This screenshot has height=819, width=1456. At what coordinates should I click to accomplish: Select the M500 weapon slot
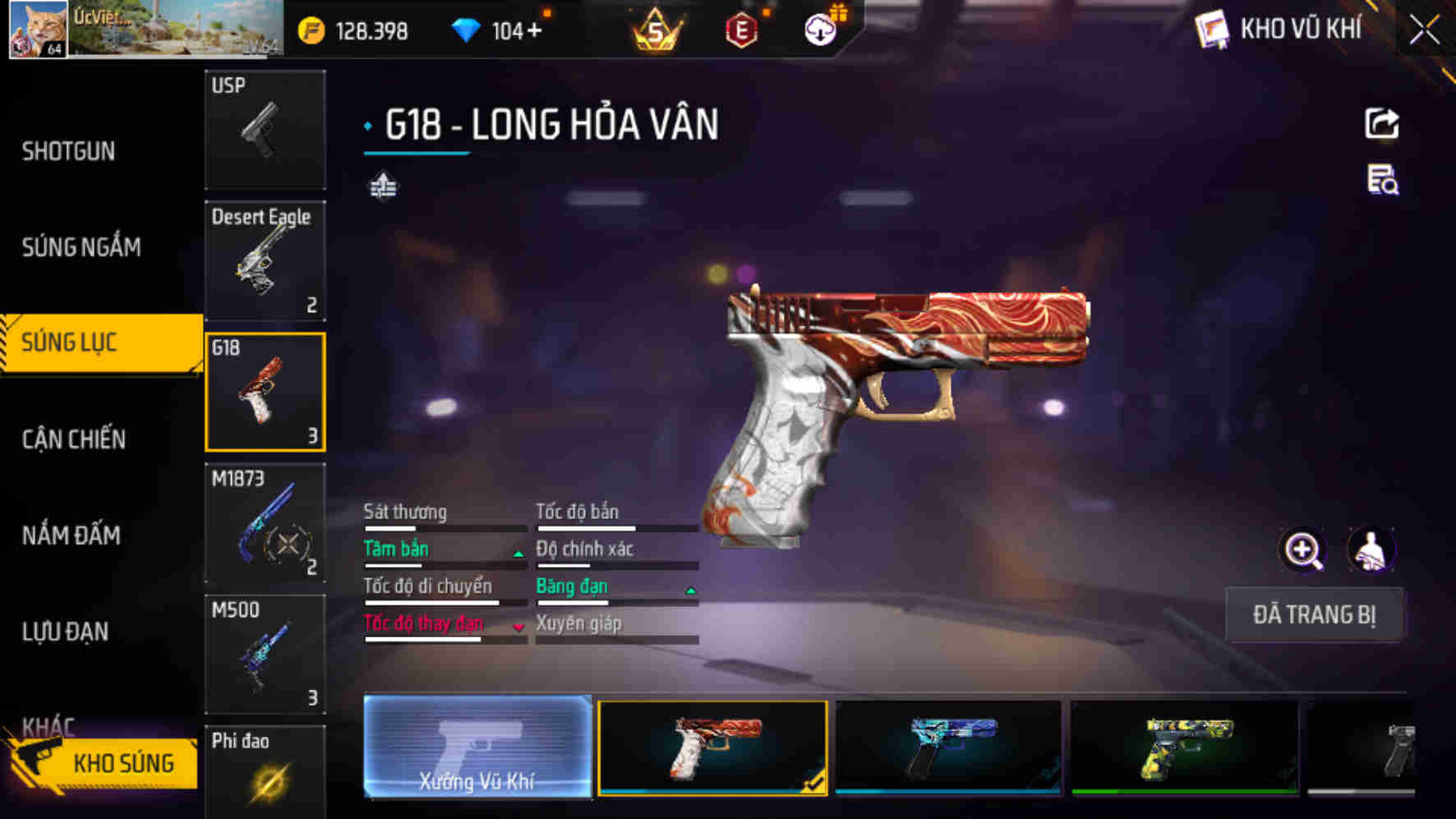[x=265, y=655]
